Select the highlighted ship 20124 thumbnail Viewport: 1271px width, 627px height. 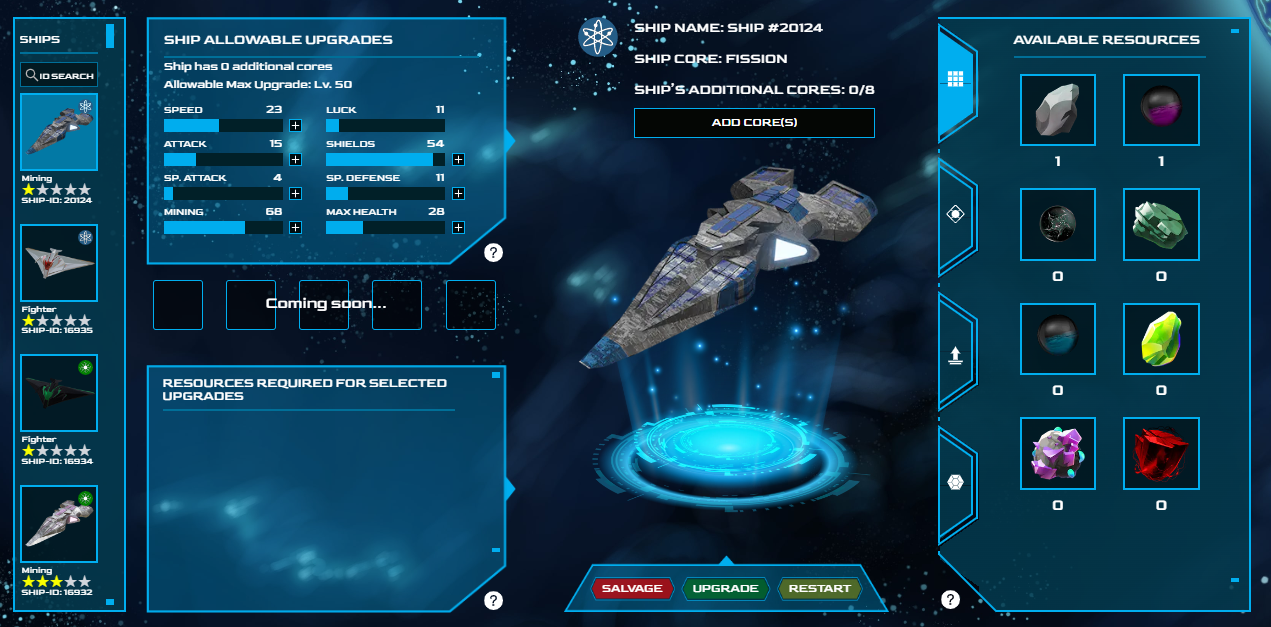(x=59, y=133)
